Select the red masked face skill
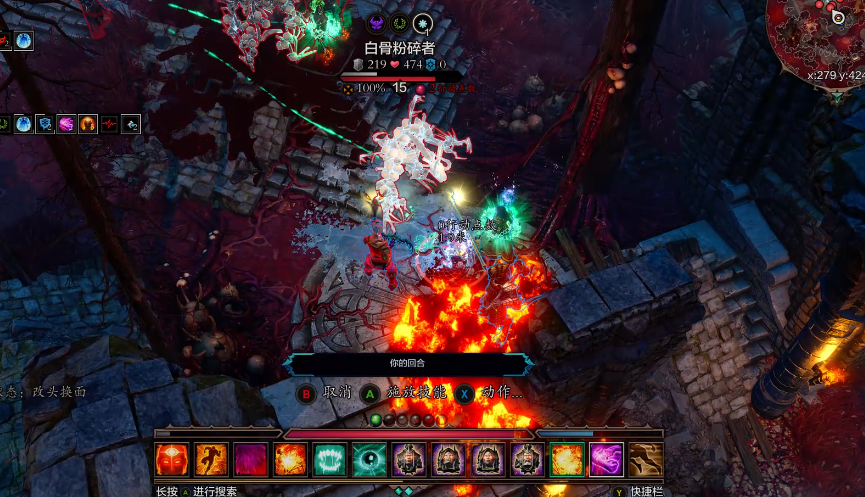Image resolution: width=865 pixels, height=497 pixels. coord(171,459)
